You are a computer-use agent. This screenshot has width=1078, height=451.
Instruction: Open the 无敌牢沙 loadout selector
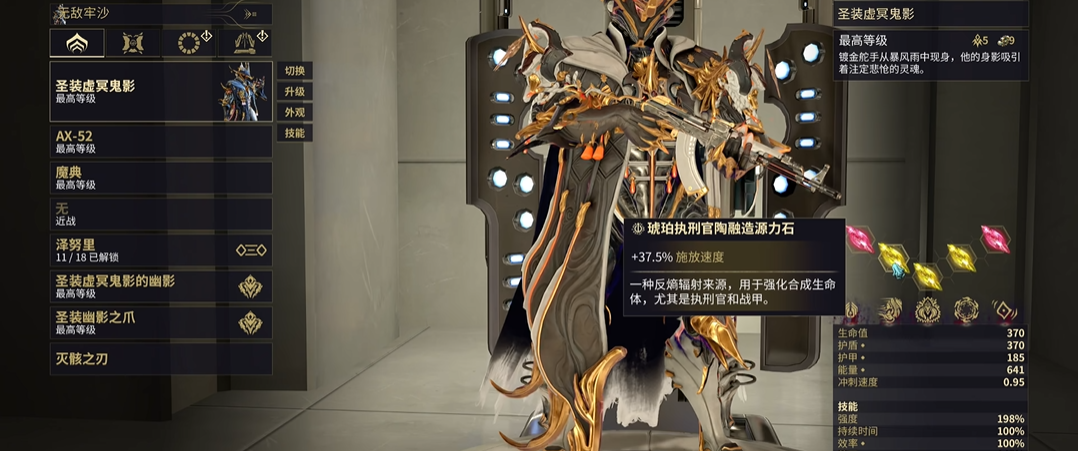(x=160, y=13)
